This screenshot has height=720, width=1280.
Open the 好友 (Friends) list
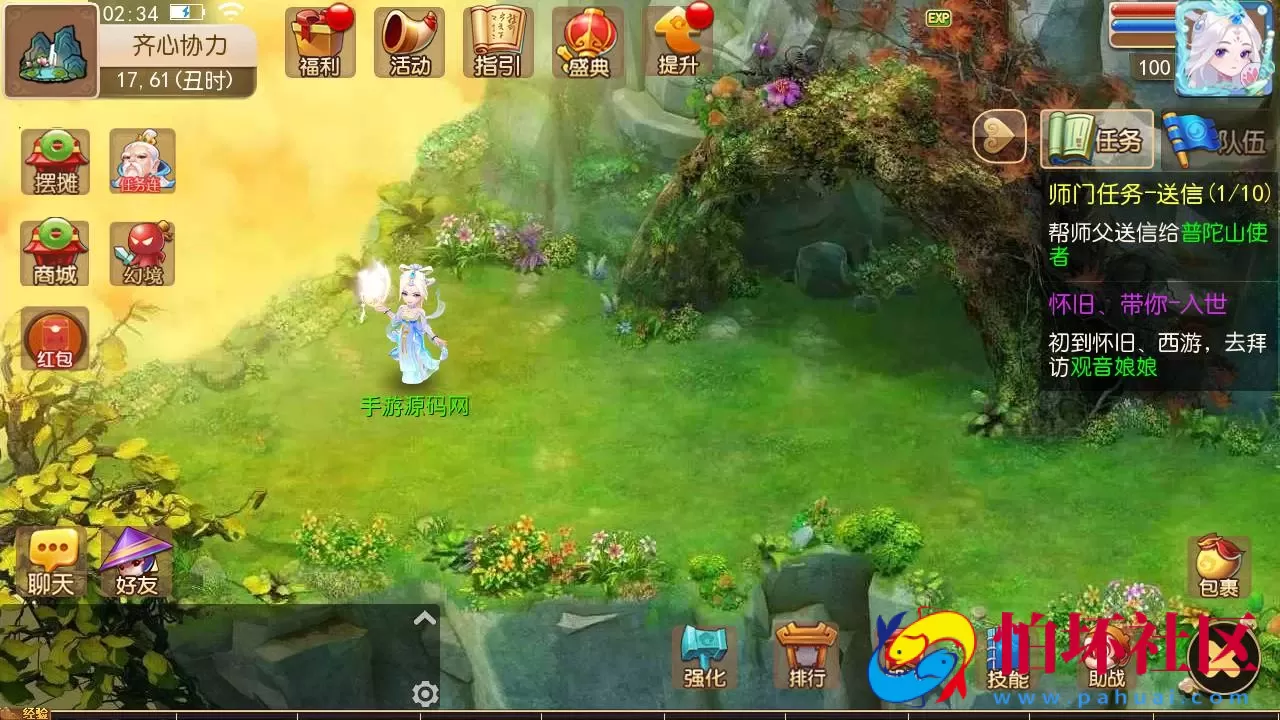135,563
